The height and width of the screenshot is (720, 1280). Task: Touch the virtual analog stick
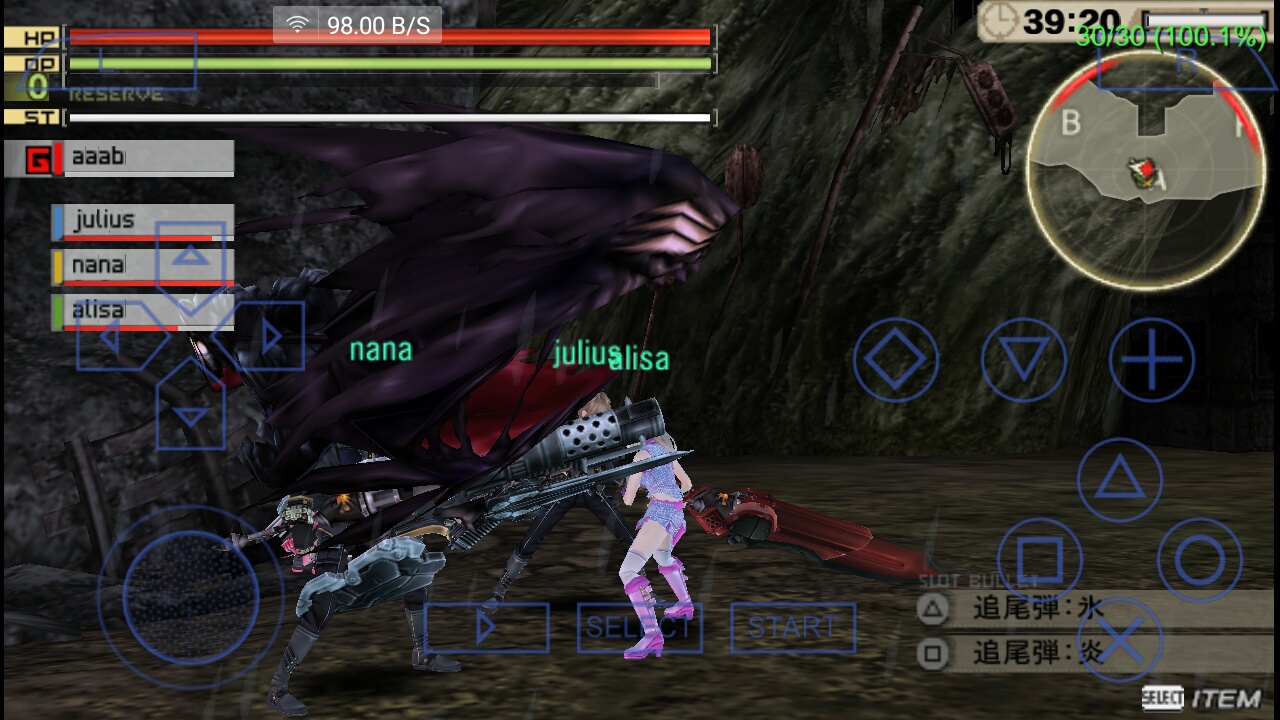coord(190,598)
